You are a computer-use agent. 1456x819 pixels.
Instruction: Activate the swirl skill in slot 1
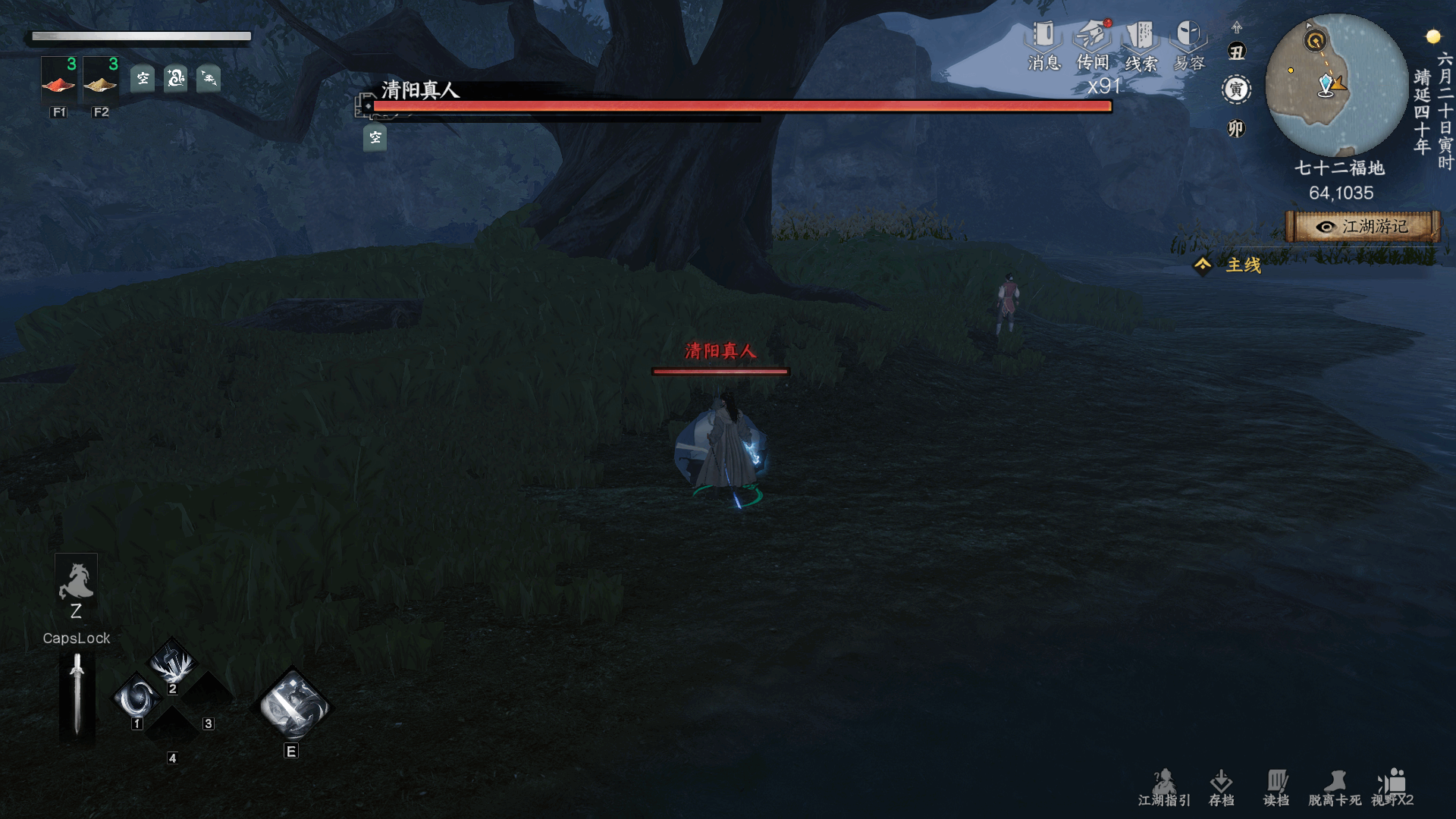tap(138, 698)
